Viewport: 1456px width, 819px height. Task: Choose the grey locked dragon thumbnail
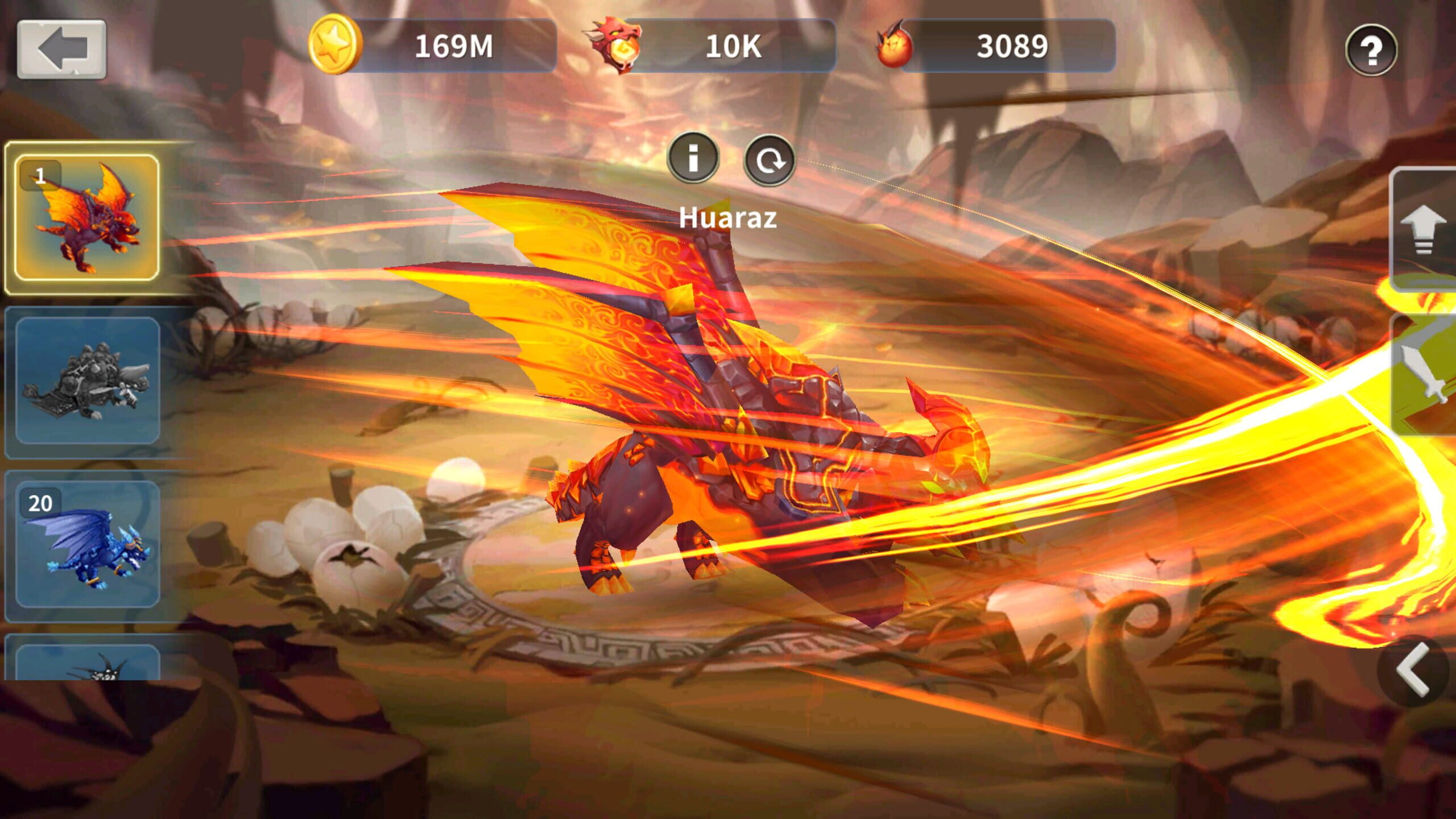pos(88,380)
